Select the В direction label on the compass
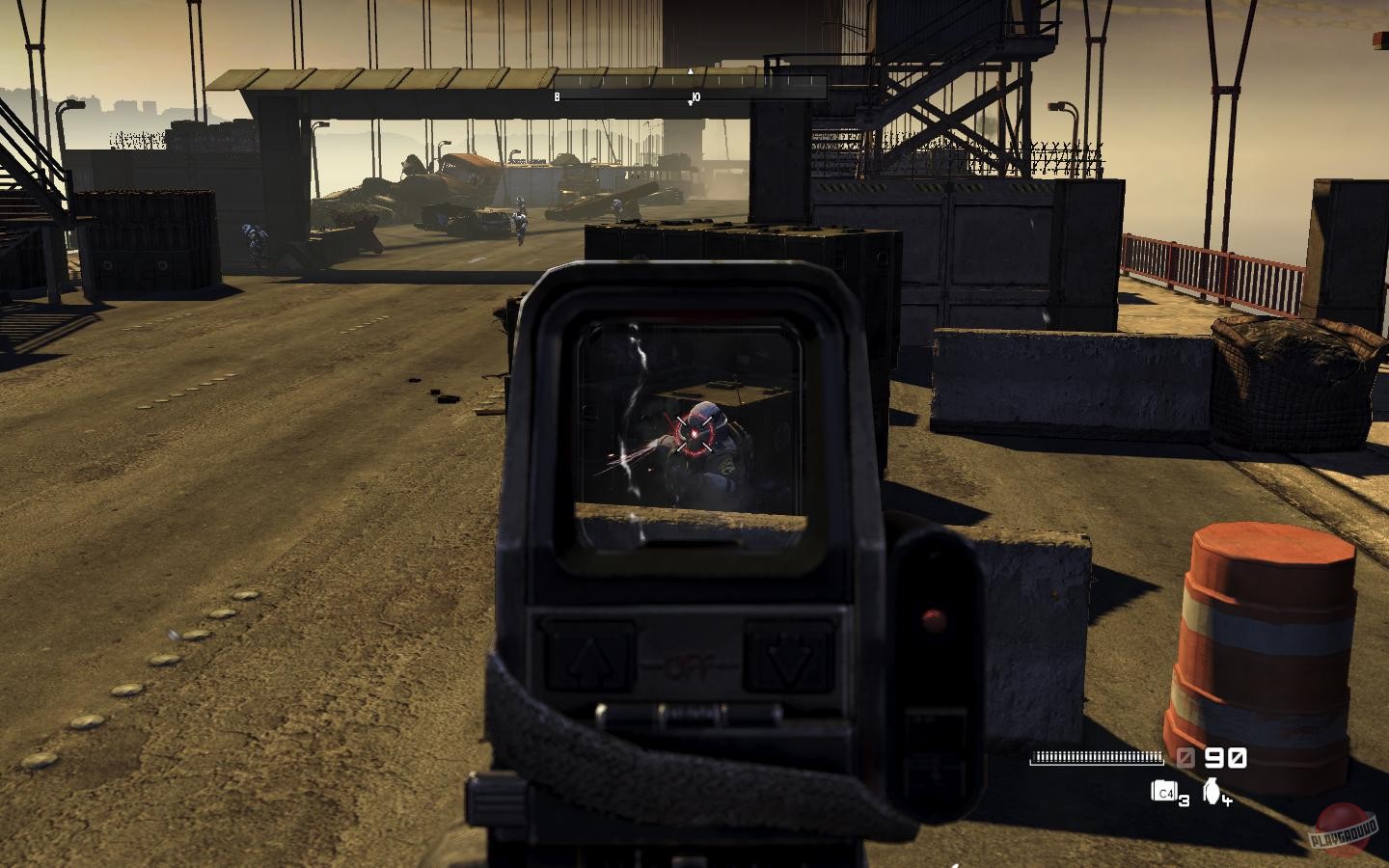Viewport: 1389px width, 868px height. (x=557, y=96)
